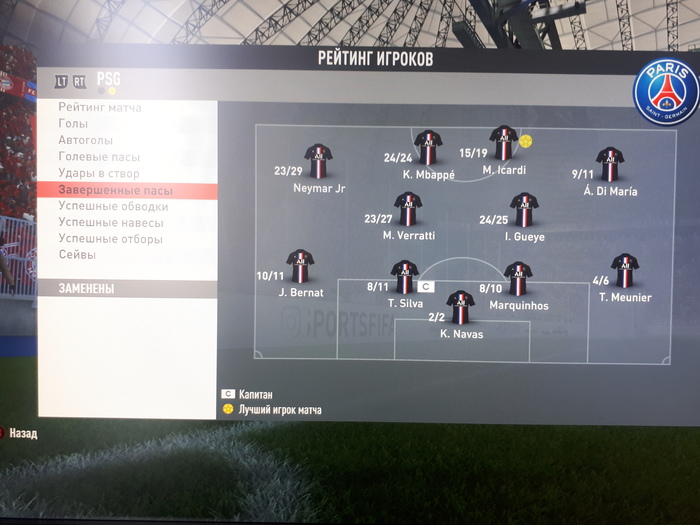Viewport: 700px width, 525px height.
Task: Open the Успешные отборы entry
Action: tap(110, 239)
